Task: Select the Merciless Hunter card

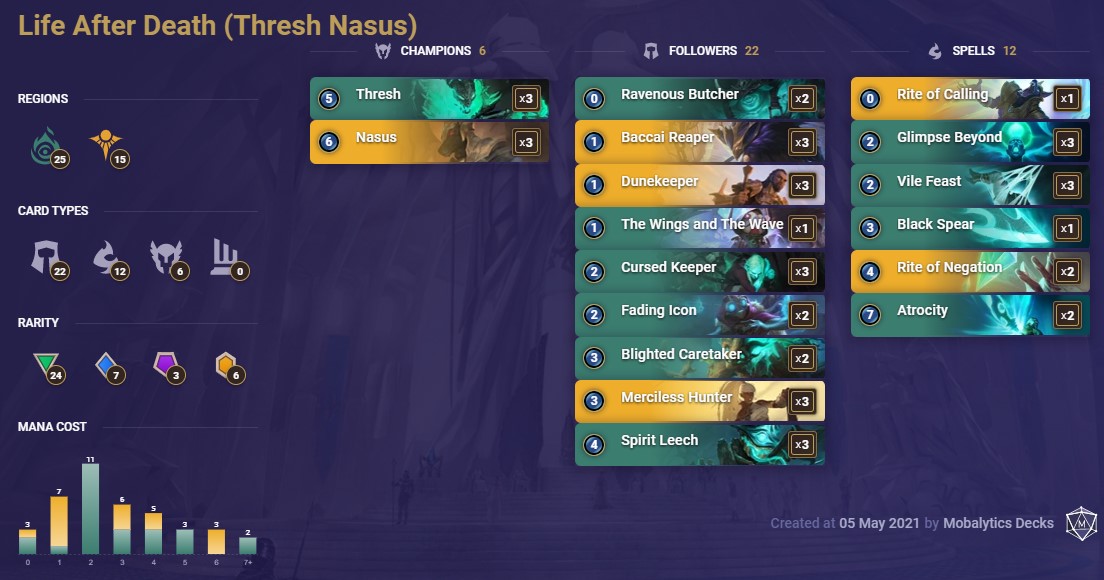Action: (699, 401)
